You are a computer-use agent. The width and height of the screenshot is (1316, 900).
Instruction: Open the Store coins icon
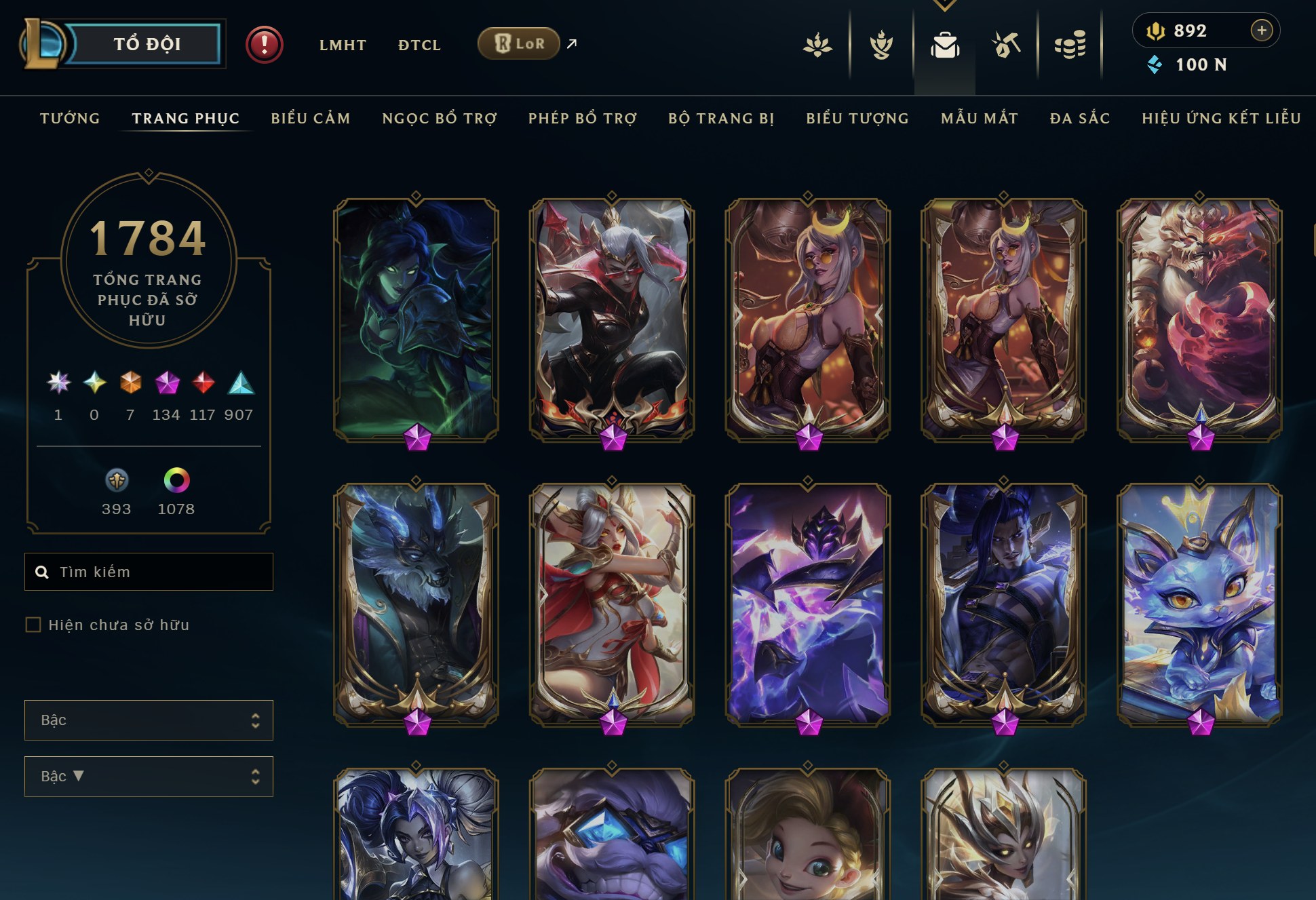(1070, 44)
